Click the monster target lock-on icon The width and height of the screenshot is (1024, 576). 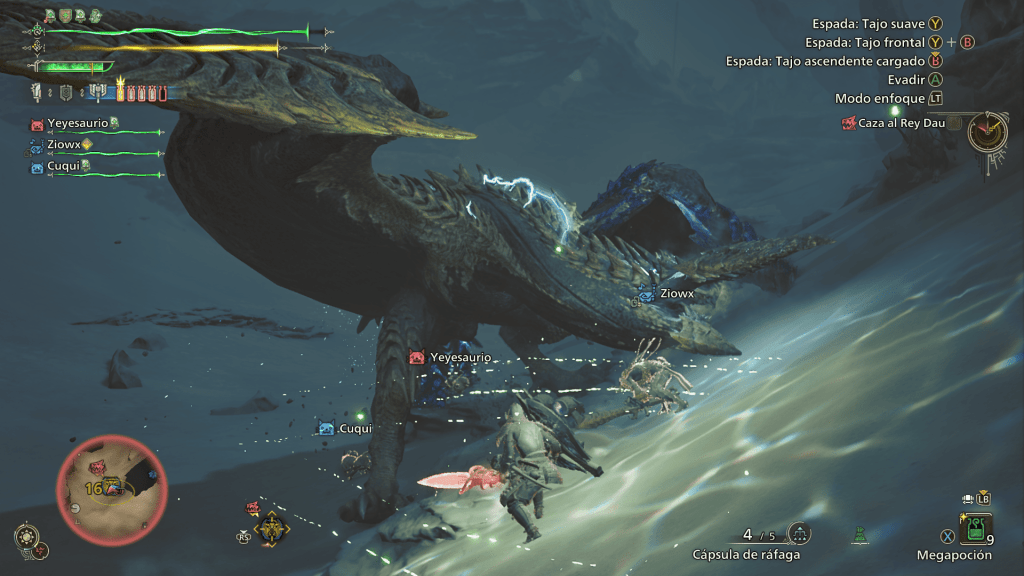[271, 528]
